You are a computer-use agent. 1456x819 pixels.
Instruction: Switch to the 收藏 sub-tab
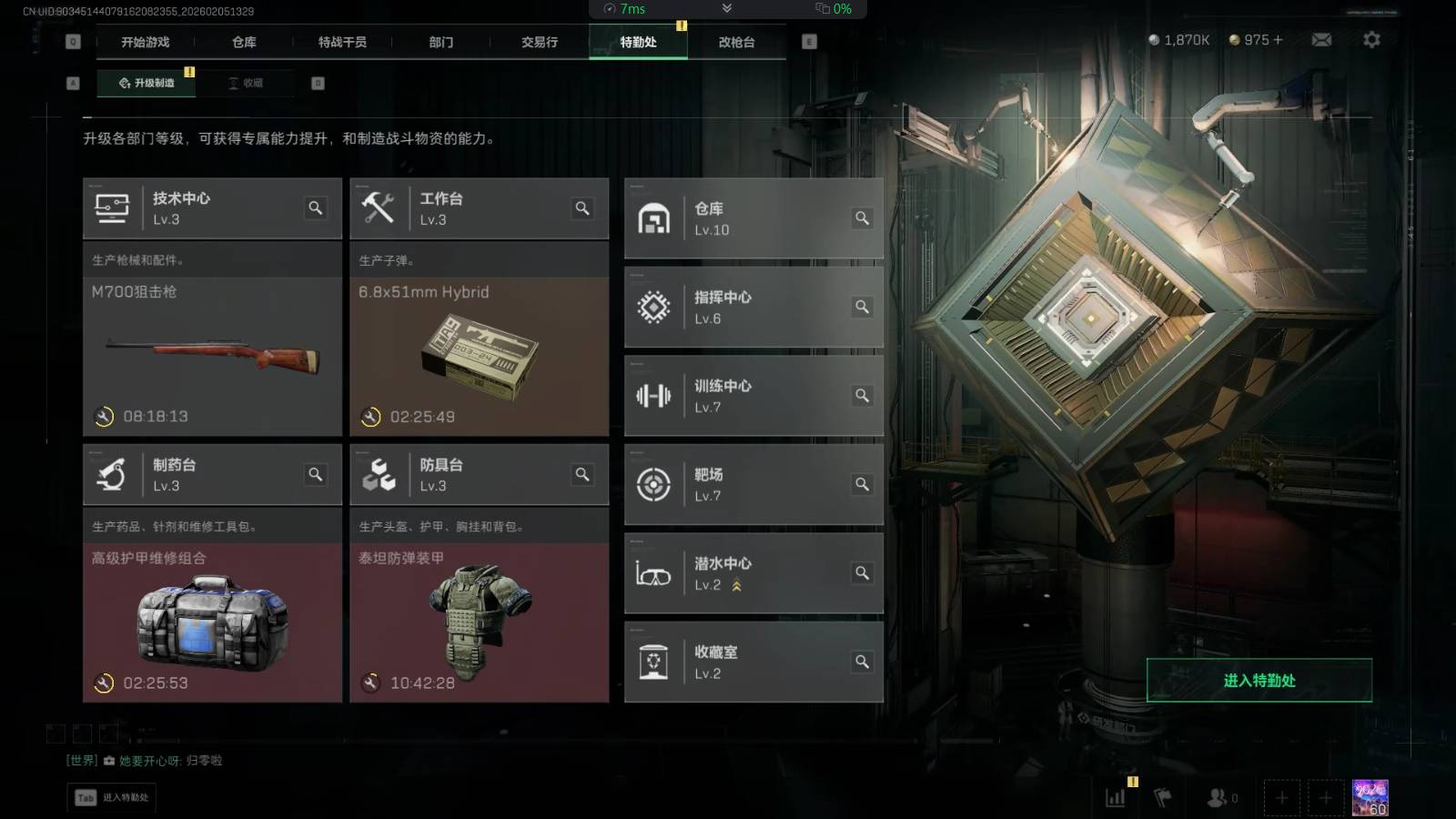(248, 83)
